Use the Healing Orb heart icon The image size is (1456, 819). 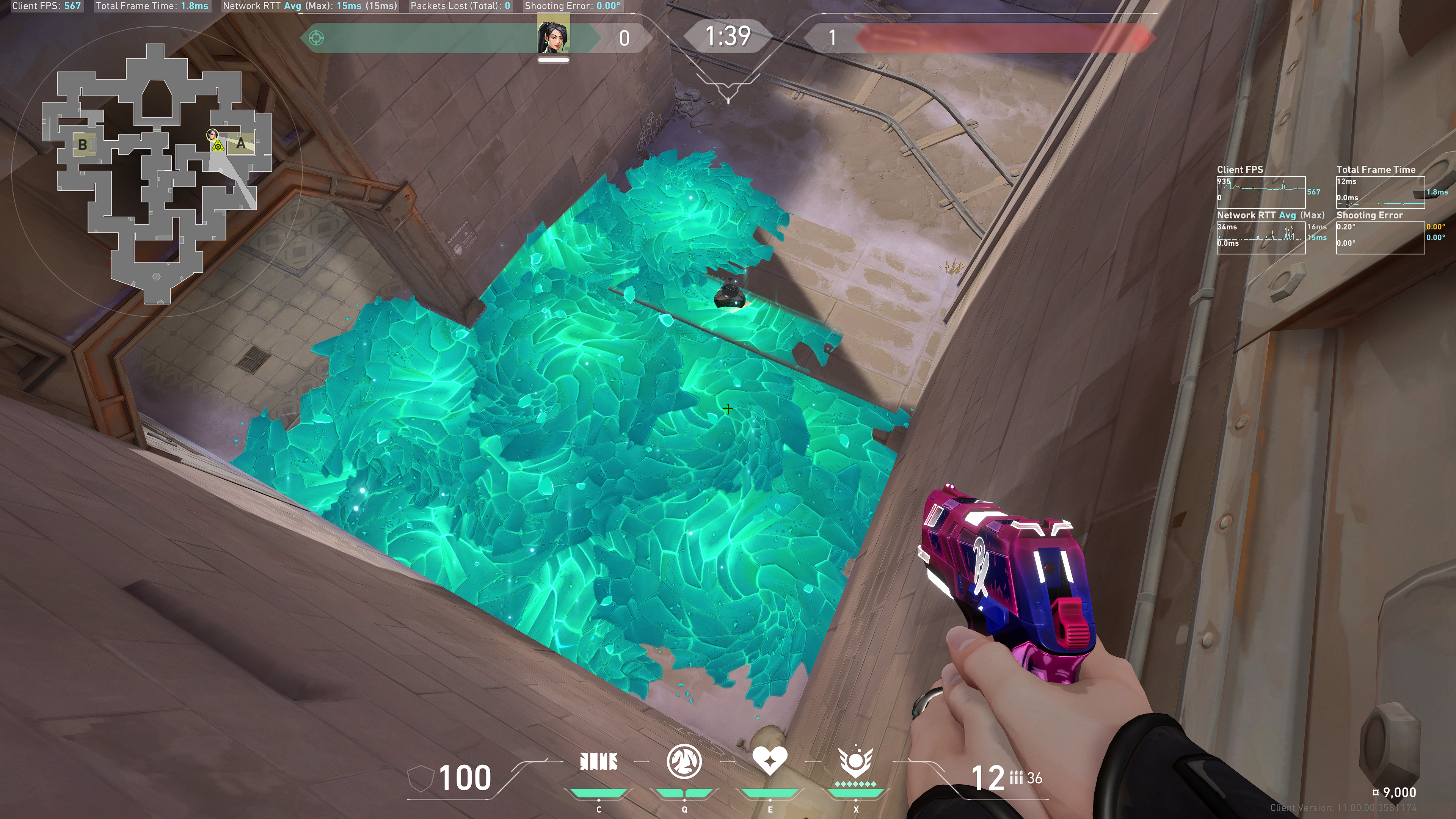770,762
